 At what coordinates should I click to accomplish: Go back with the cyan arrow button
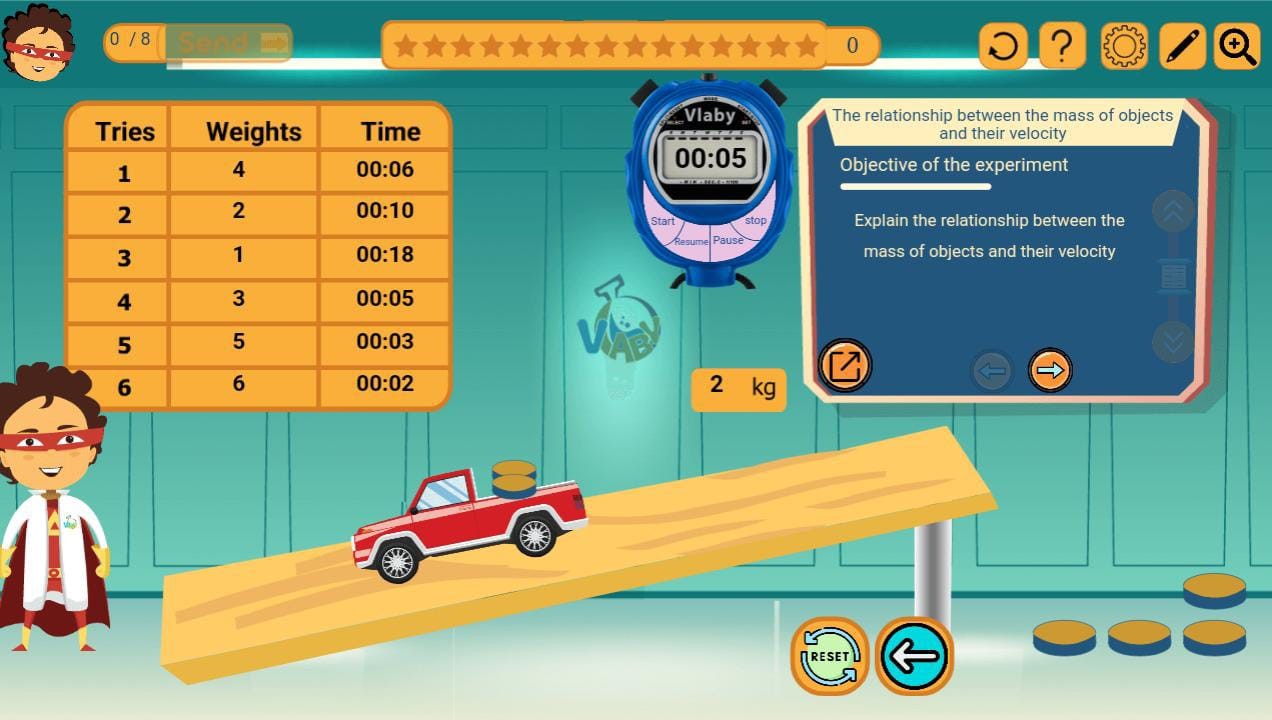pos(914,656)
